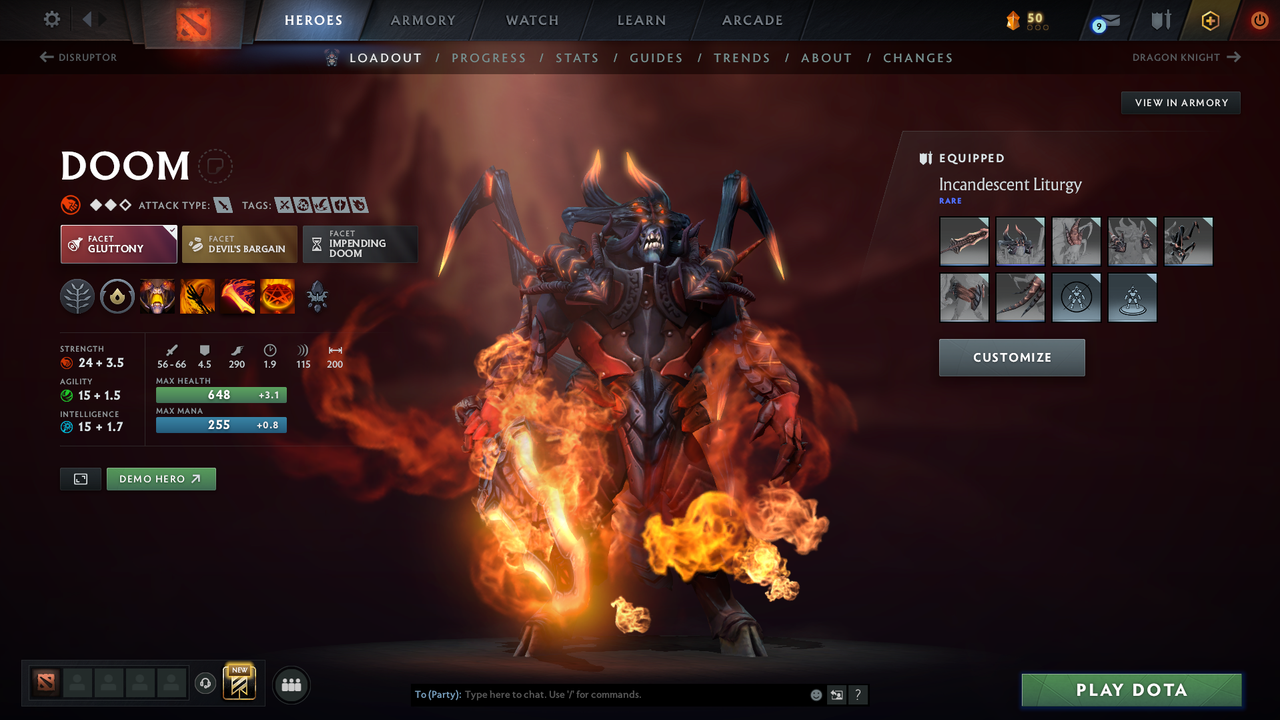Choose the Impending Doom facet
1280x720 pixels.
click(360, 243)
